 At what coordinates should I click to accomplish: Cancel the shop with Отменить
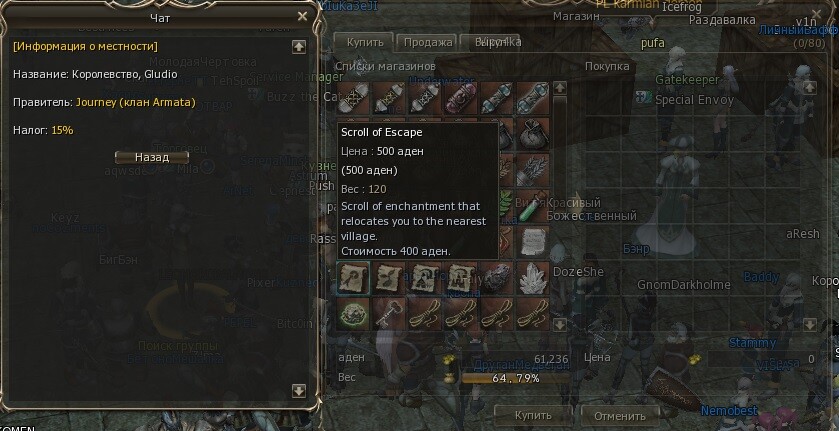[x=619, y=415]
